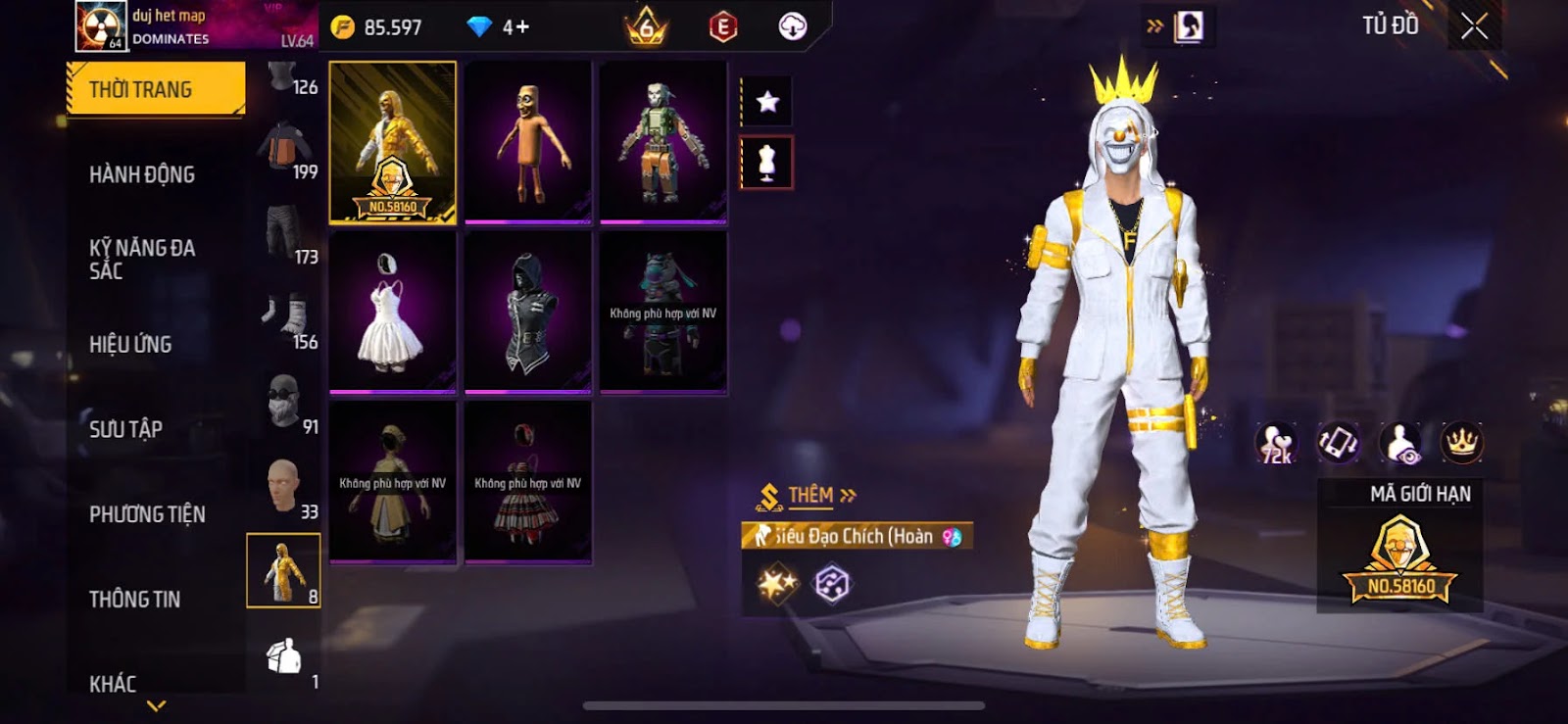Click the star favorites filter icon

(x=767, y=102)
